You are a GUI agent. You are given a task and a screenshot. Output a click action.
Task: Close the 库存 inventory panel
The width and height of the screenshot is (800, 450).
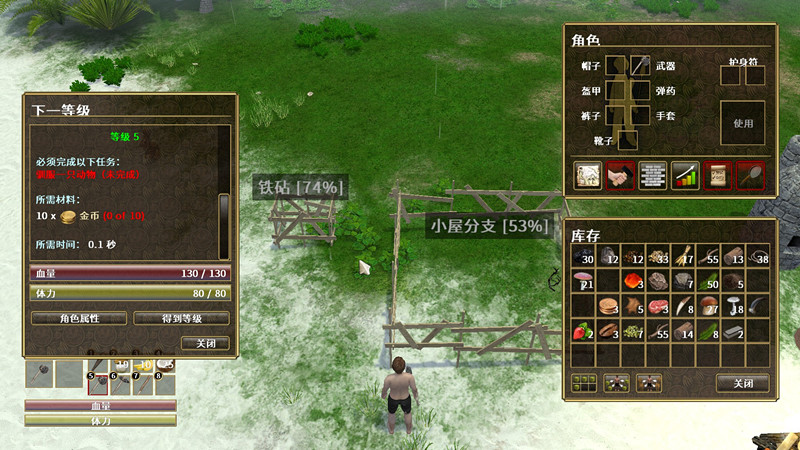(742, 383)
